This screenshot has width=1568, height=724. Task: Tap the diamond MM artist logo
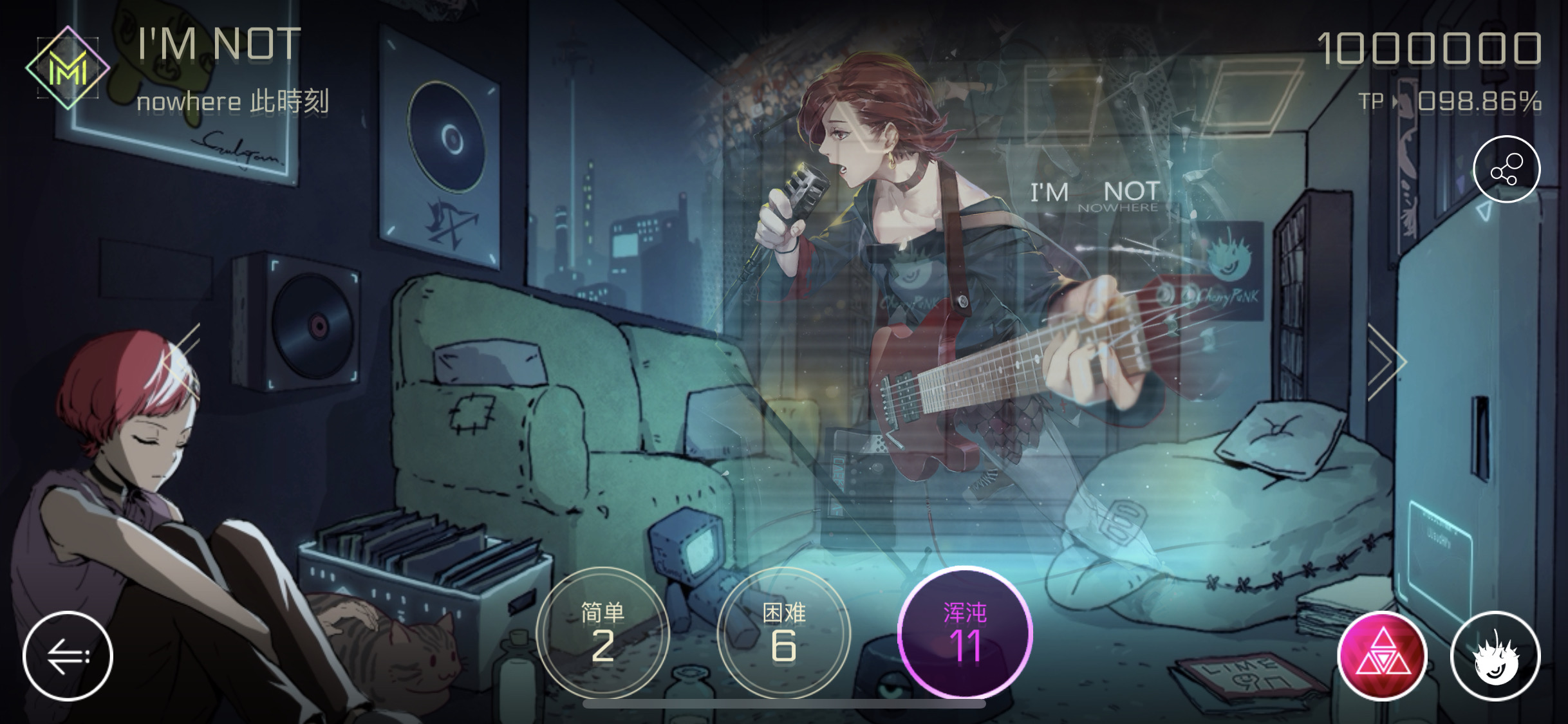click(x=68, y=66)
